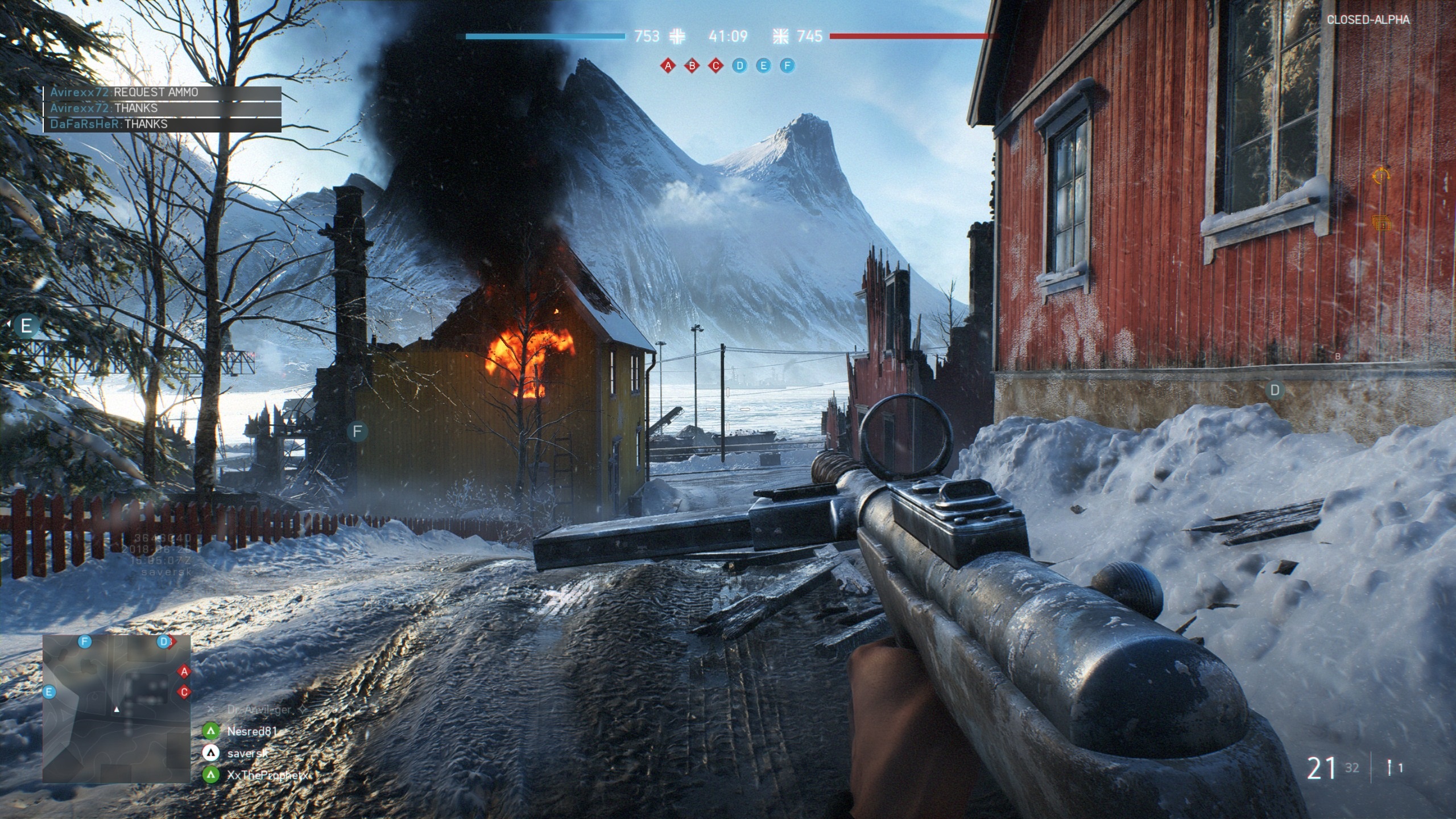Select objective F in the top flag row
The height and width of the screenshot is (819, 1456).
[787, 66]
